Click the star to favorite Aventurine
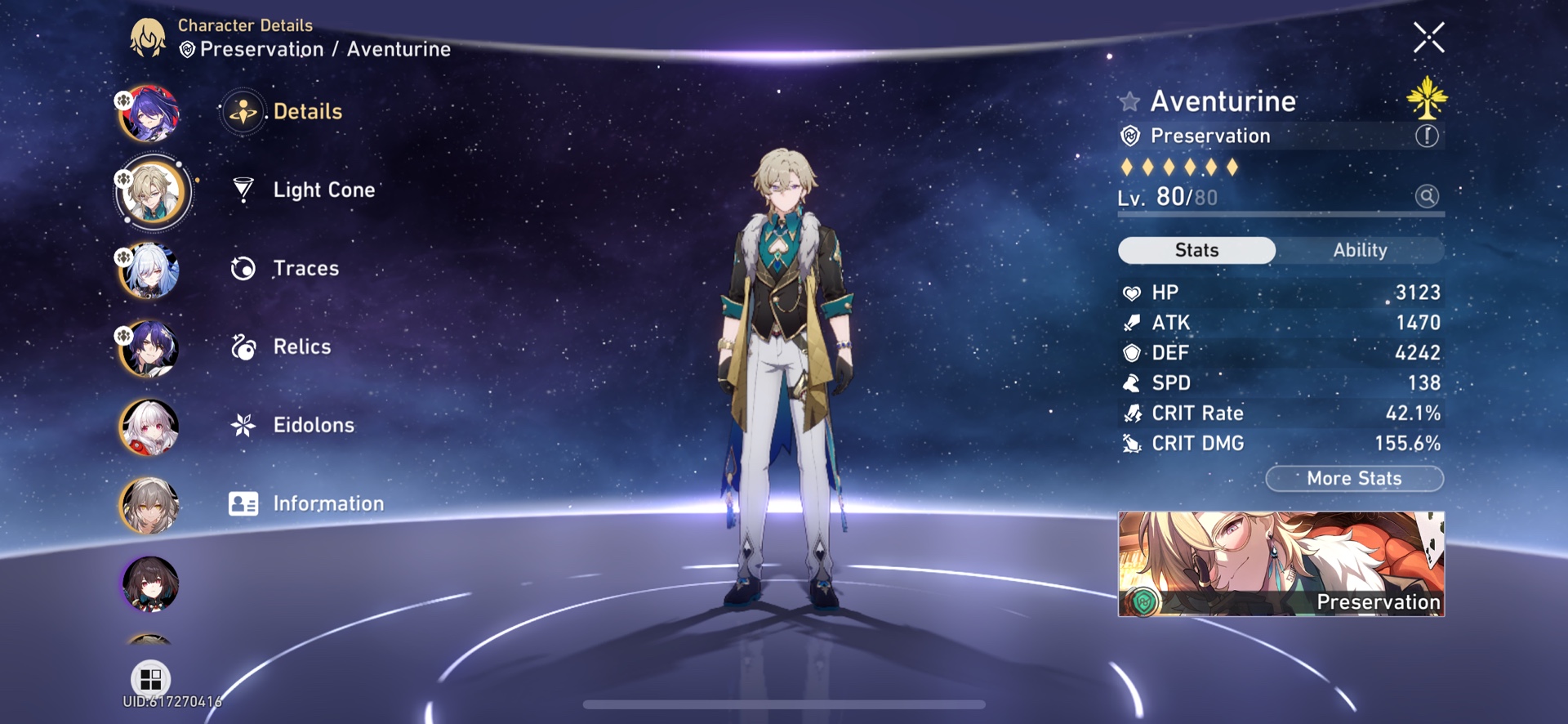Image resolution: width=1568 pixels, height=724 pixels. pos(1128,101)
